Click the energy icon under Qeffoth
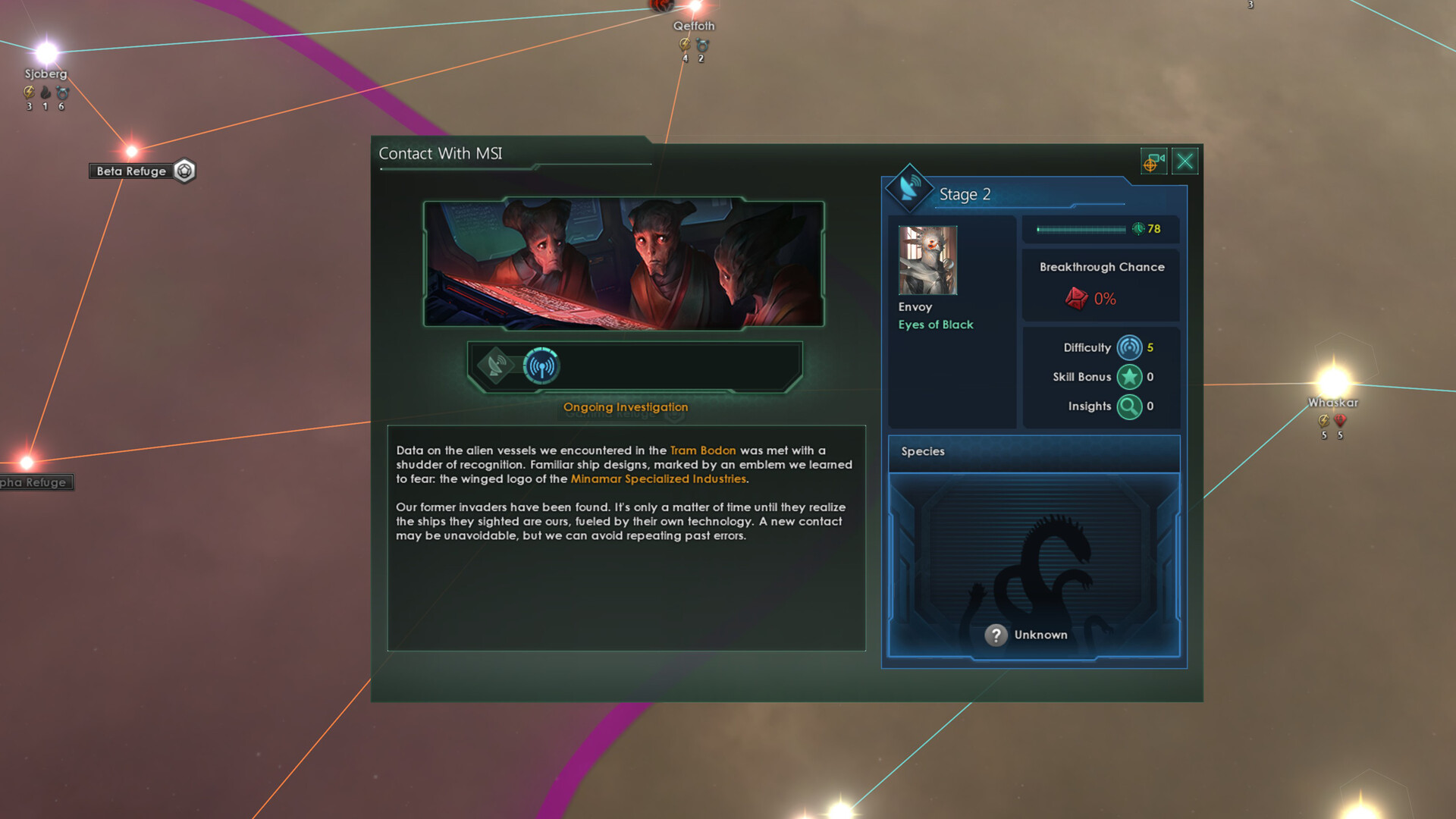 coord(685,44)
